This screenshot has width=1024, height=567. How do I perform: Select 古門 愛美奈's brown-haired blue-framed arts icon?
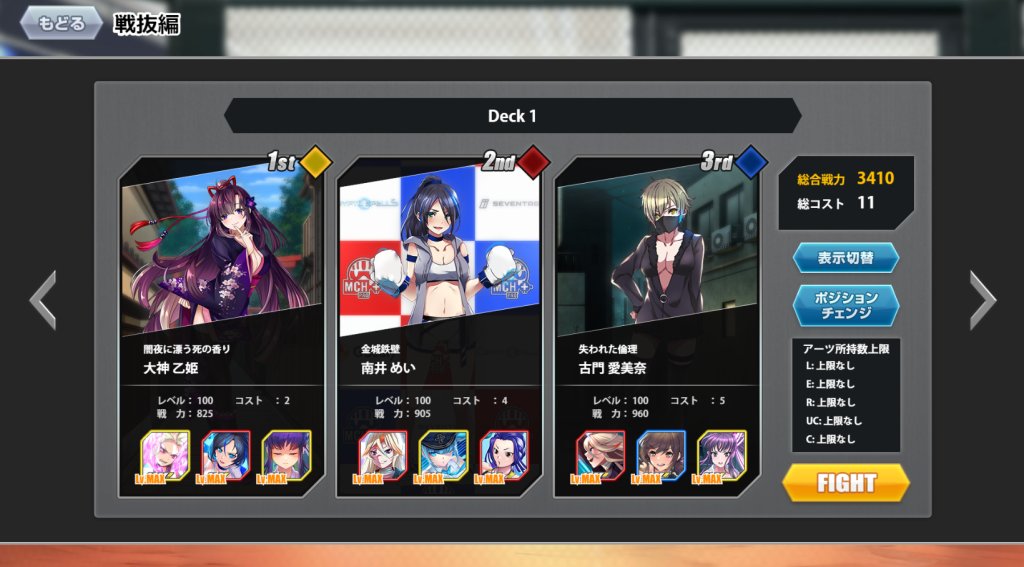661,455
